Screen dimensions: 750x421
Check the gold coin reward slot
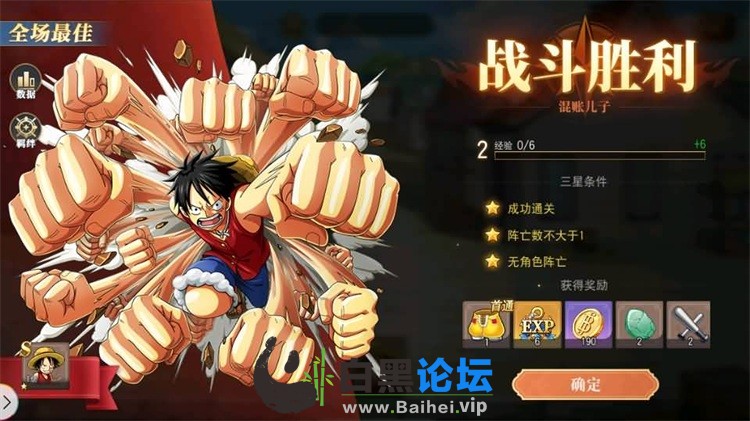pyautogui.click(x=586, y=323)
